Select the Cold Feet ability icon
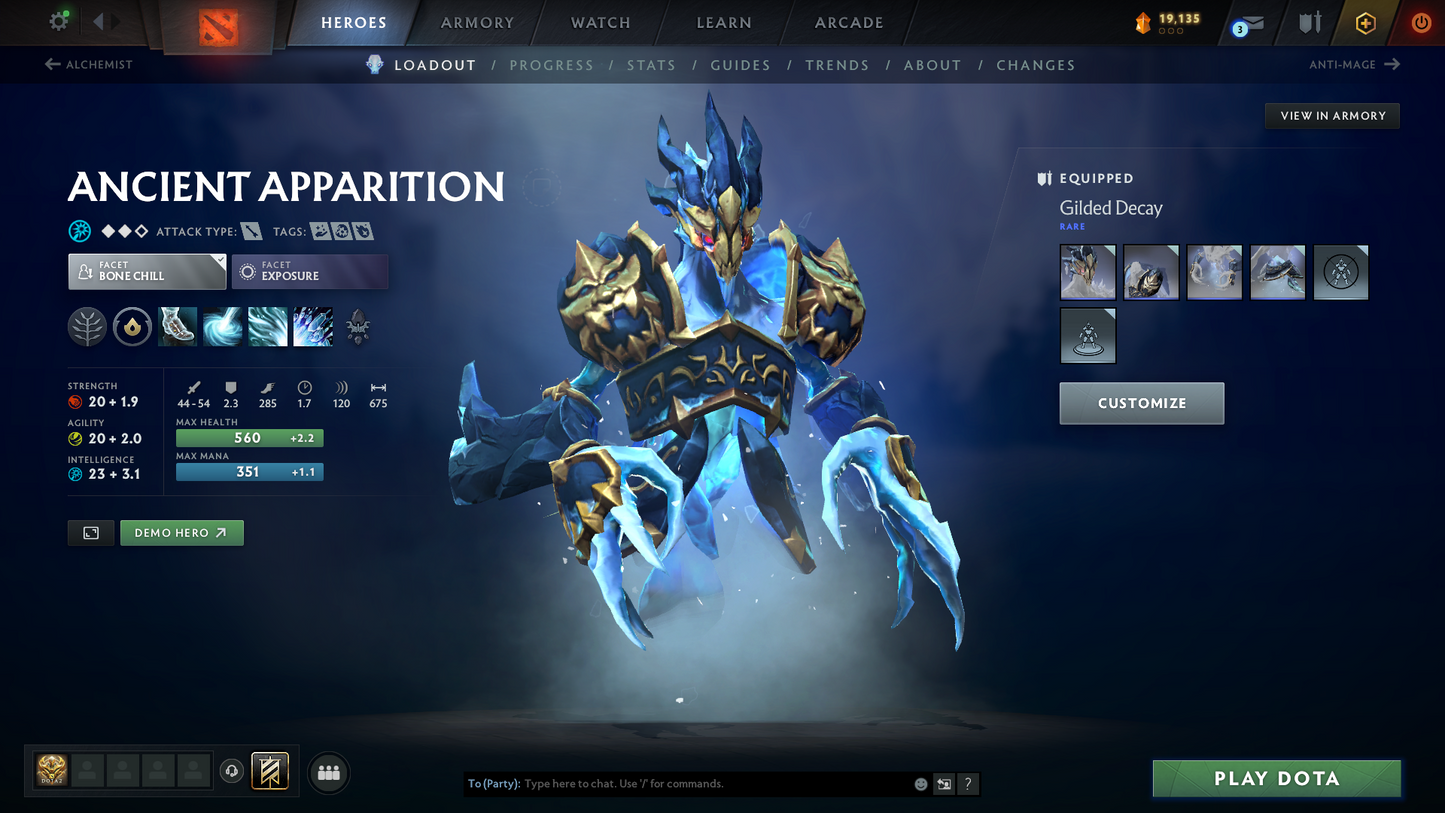 click(177, 327)
